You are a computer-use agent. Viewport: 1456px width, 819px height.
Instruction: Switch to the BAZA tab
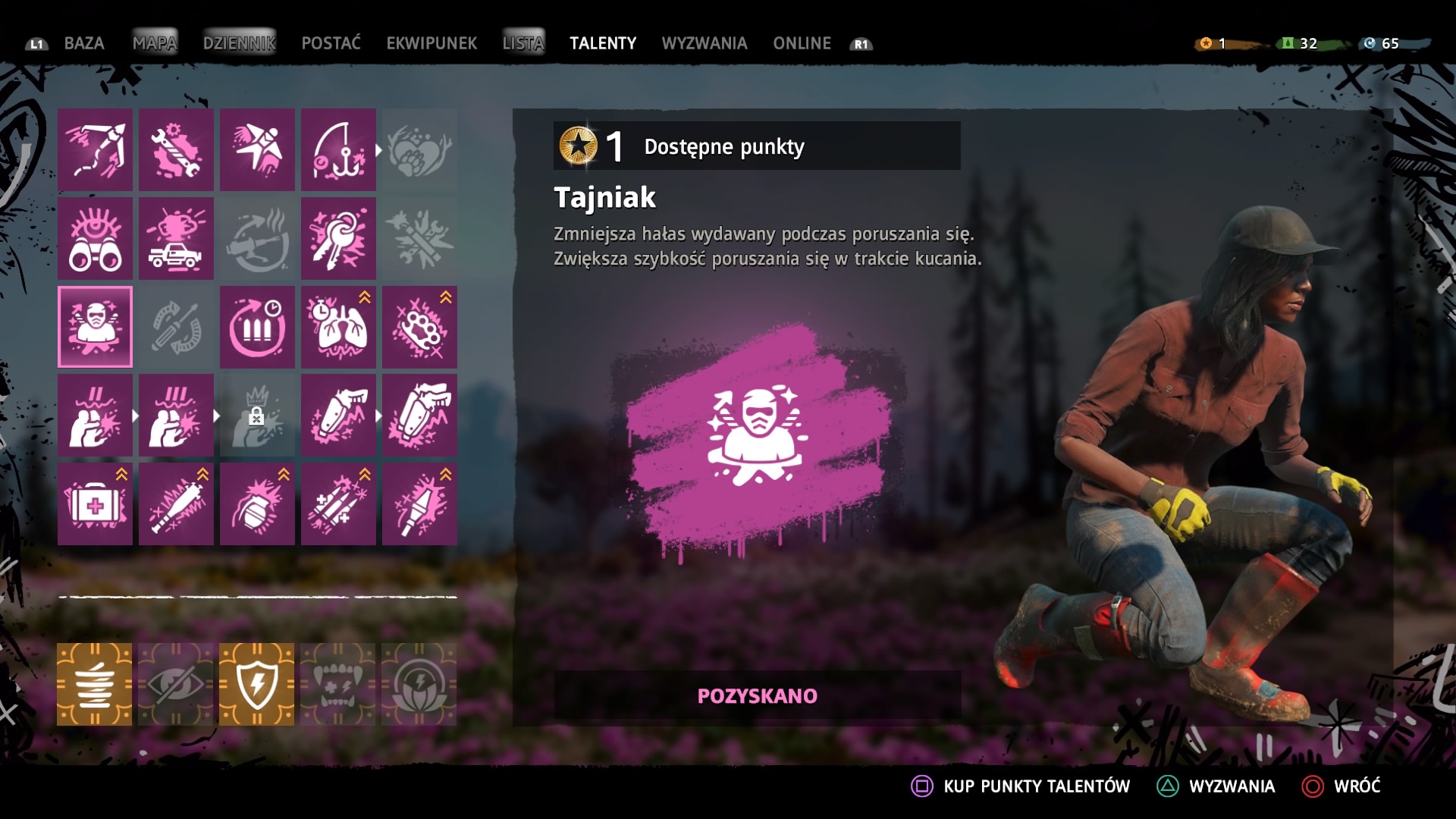(83, 43)
